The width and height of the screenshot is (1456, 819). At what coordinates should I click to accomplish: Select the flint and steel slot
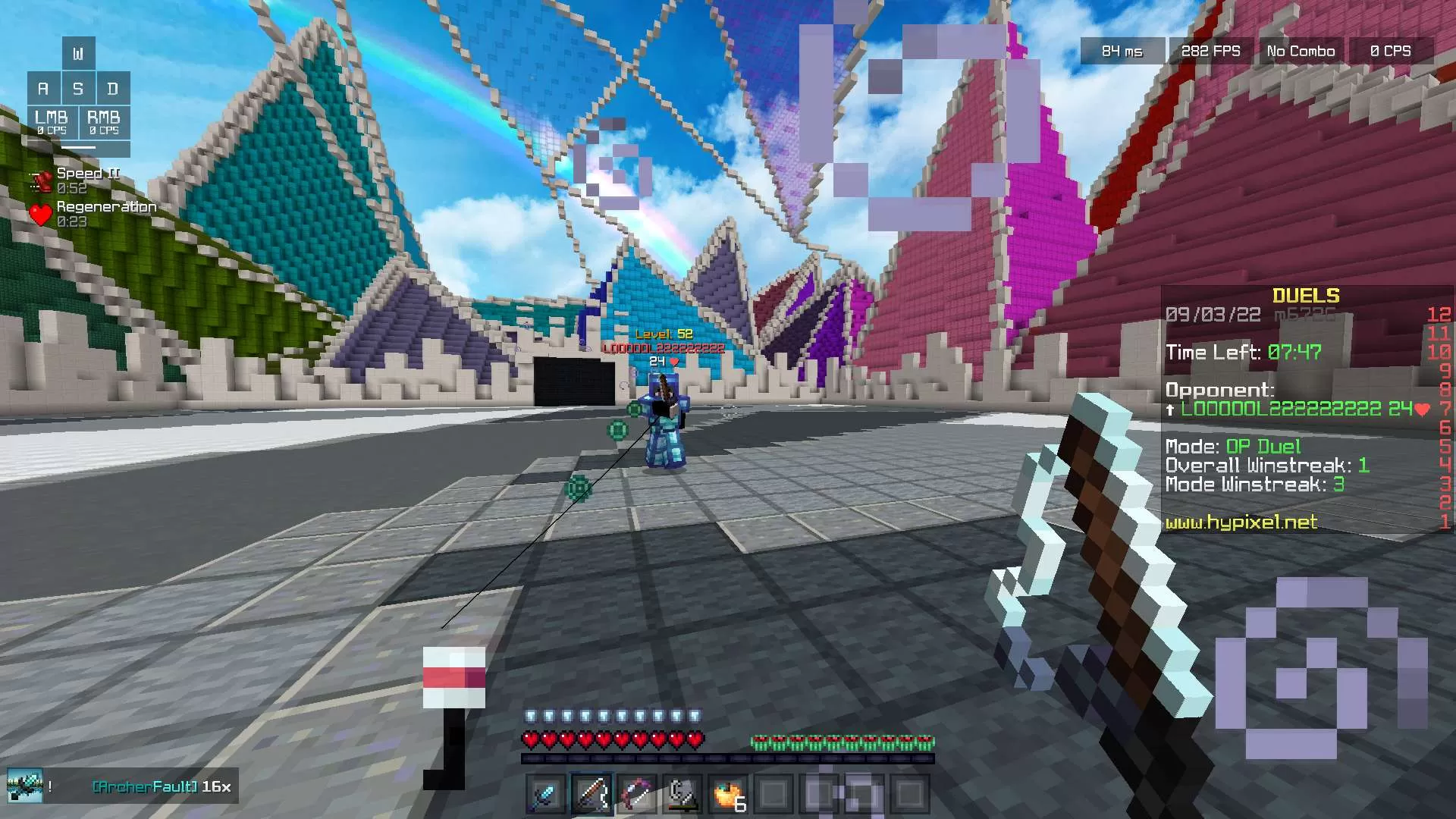(682, 795)
